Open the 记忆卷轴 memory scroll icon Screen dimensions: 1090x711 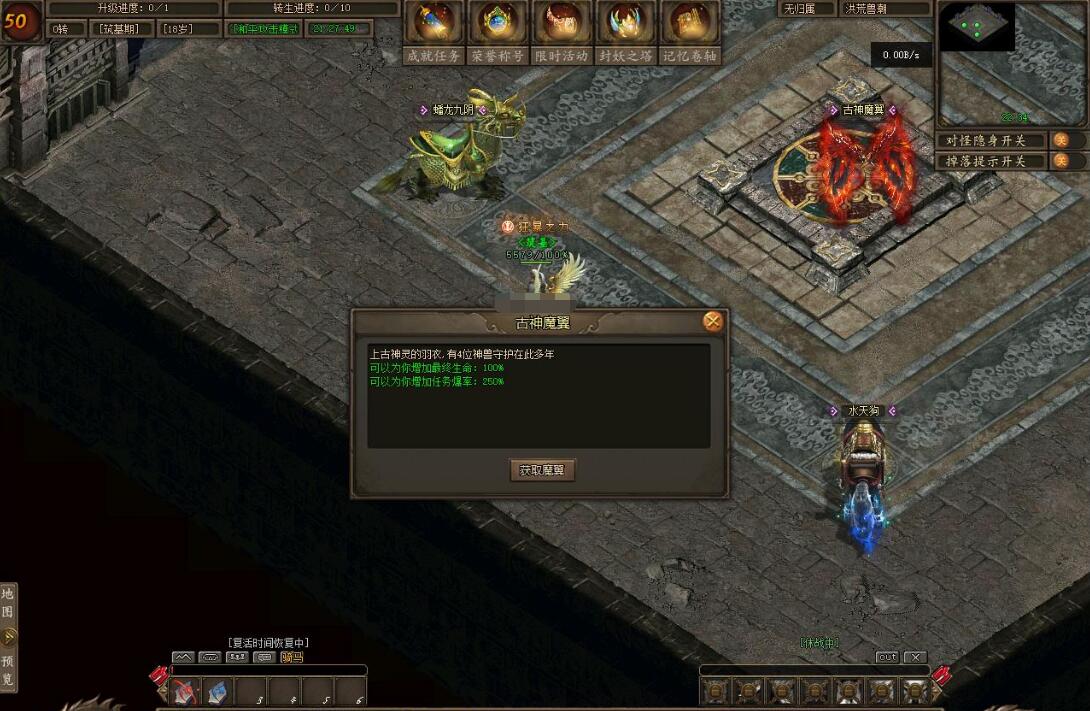[x=690, y=24]
